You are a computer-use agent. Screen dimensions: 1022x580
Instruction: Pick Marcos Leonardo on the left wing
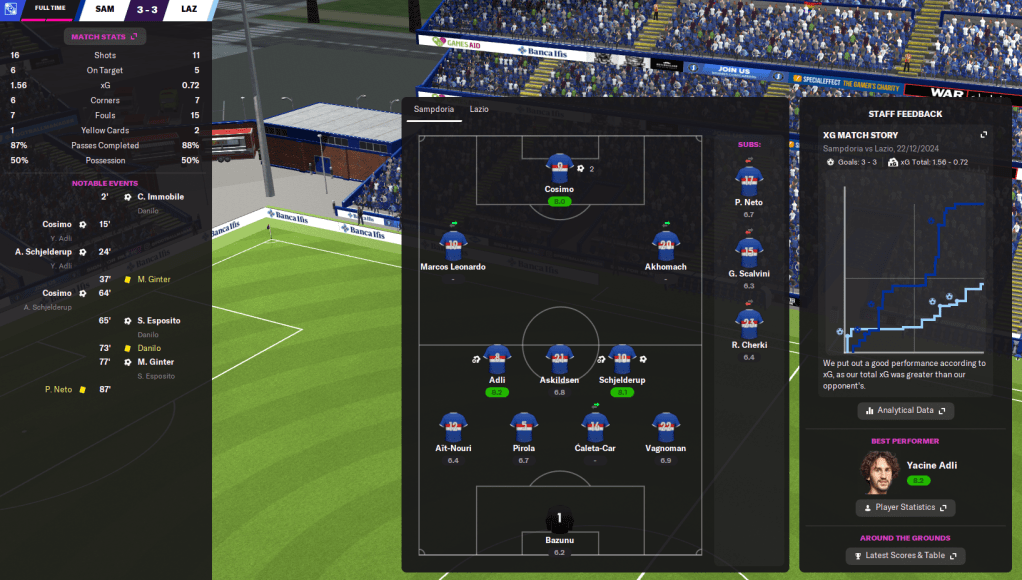[453, 246]
